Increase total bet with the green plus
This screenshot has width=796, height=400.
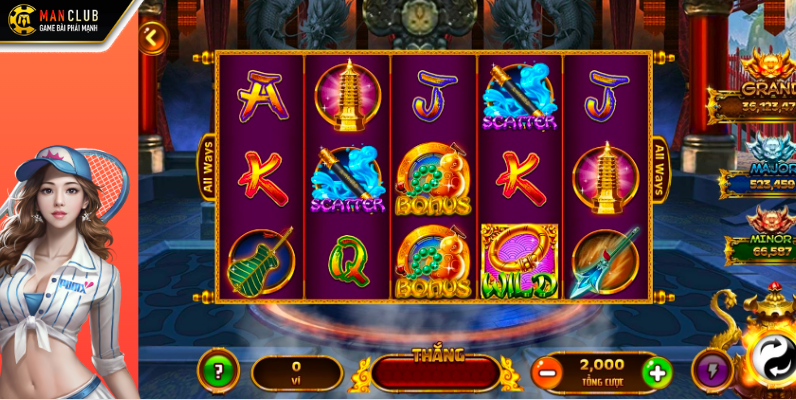pos(656,374)
